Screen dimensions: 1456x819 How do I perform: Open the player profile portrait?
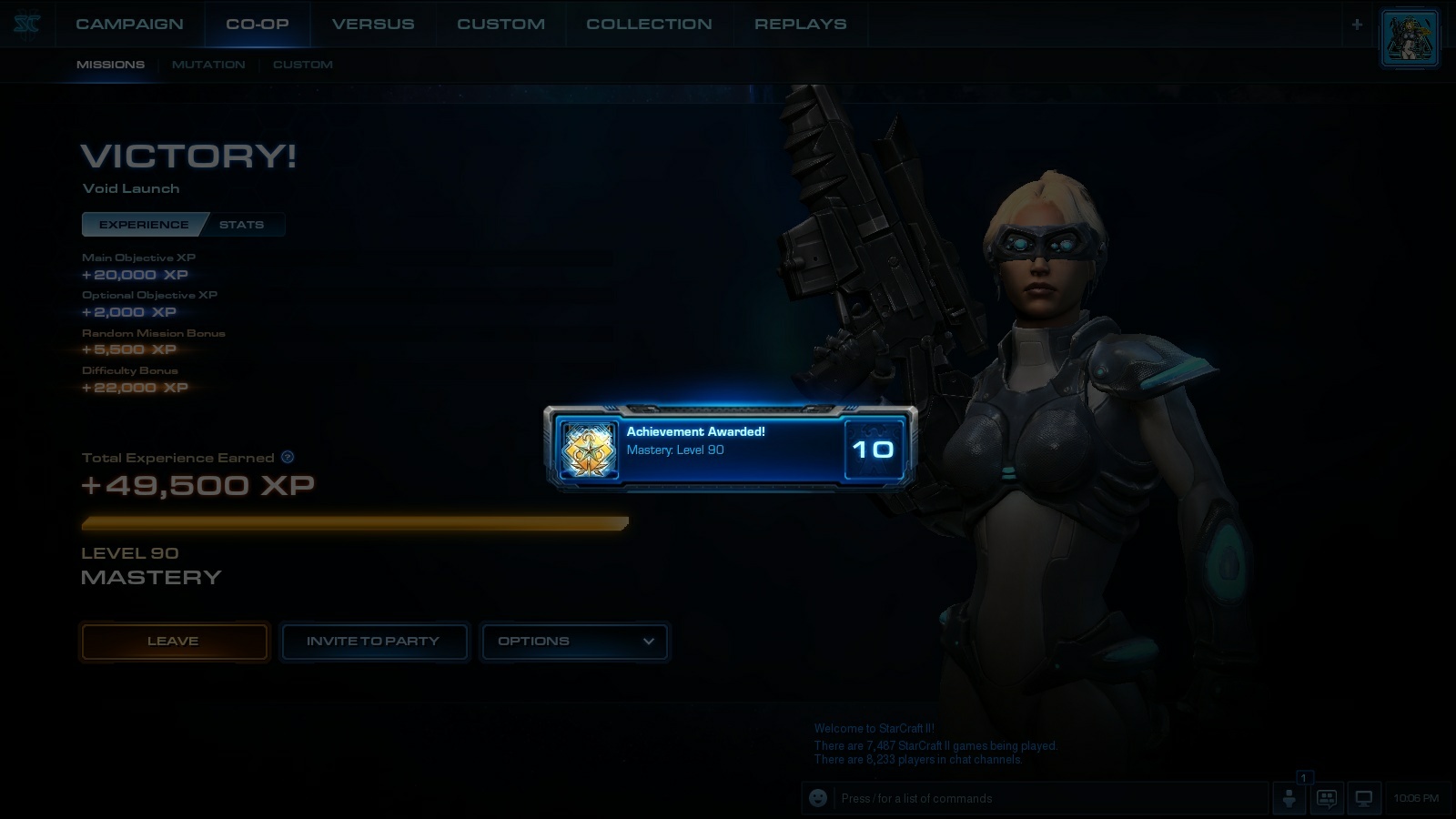(x=1409, y=39)
